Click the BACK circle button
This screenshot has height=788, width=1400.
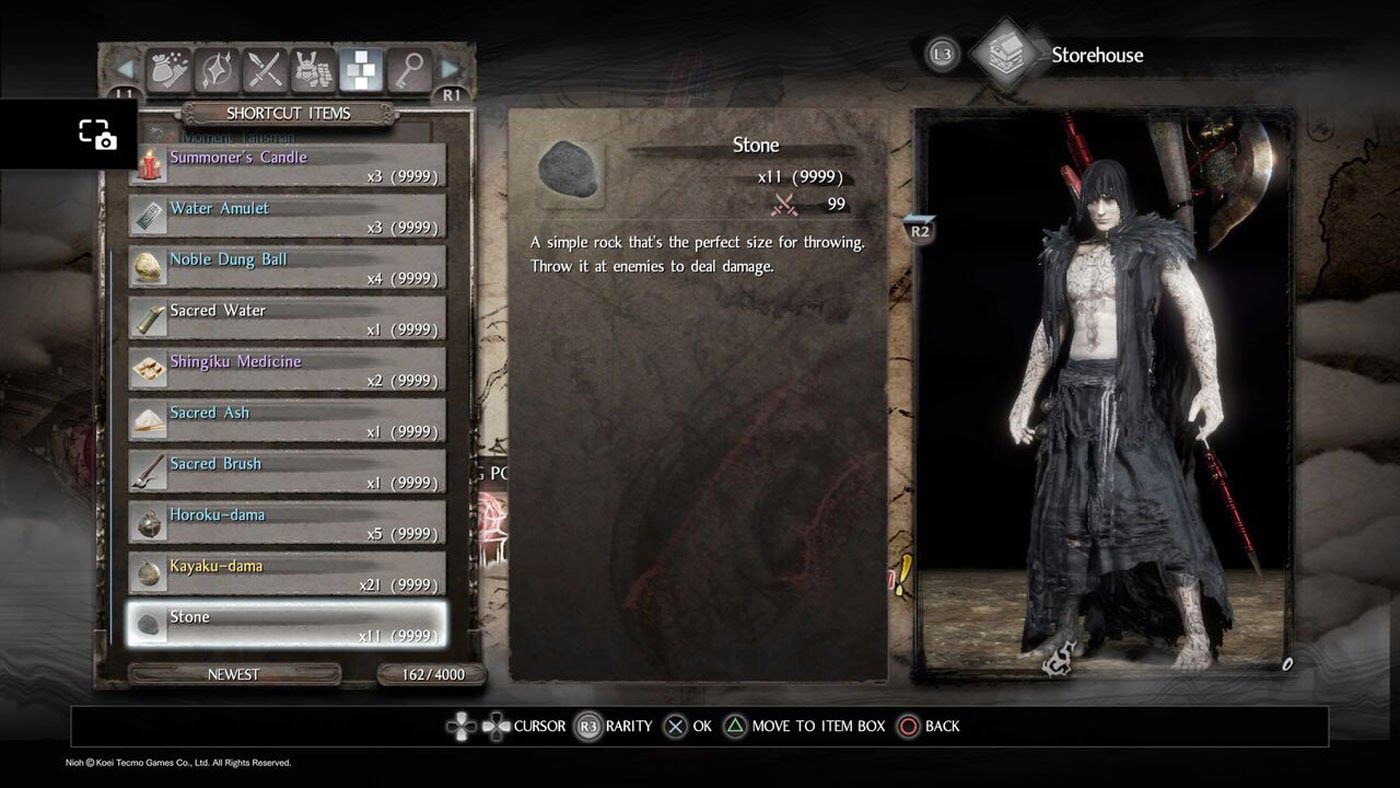[910, 726]
